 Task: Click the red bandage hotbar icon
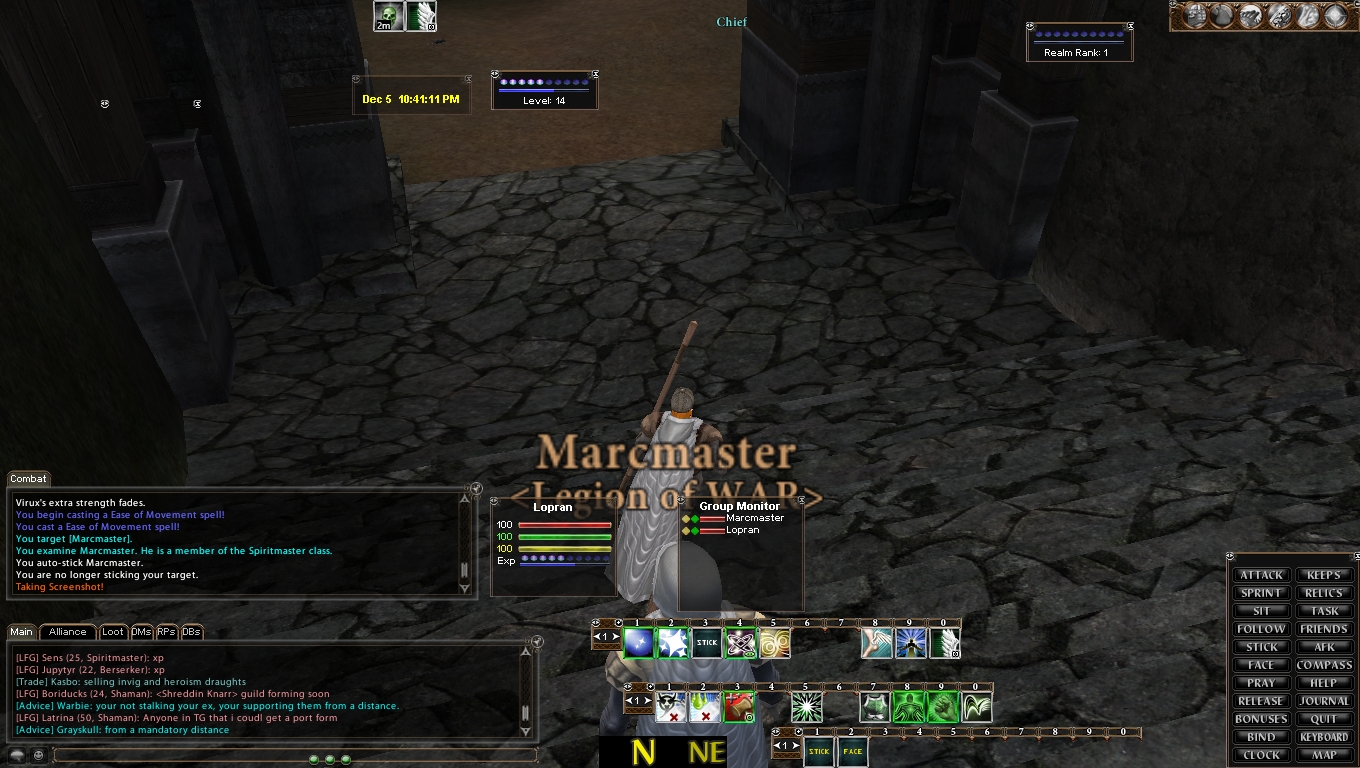(738, 707)
